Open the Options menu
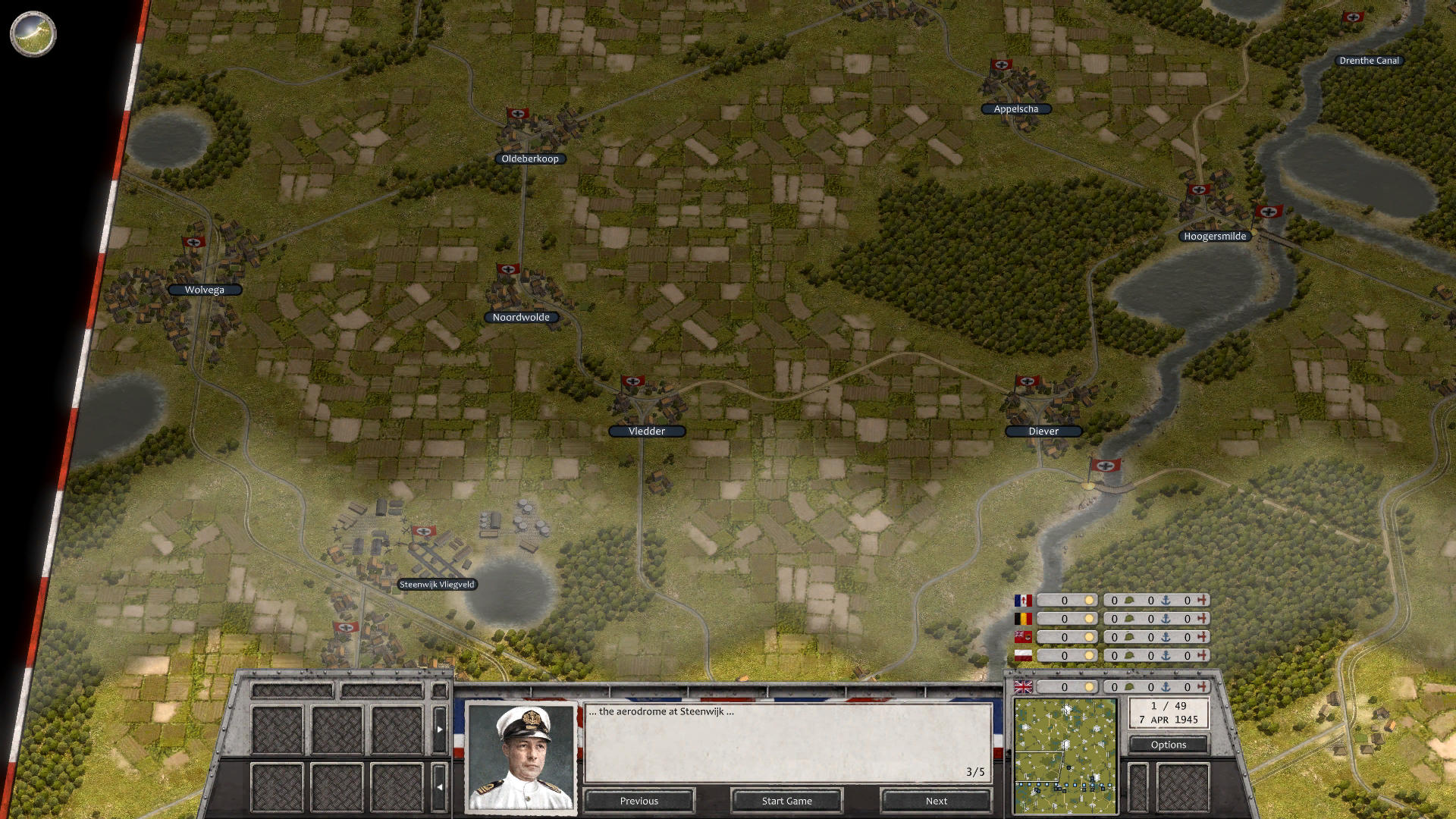 click(1168, 745)
